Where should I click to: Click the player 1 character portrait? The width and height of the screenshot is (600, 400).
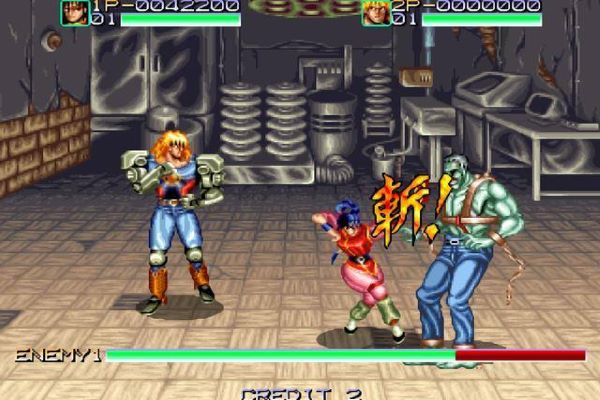click(74, 12)
